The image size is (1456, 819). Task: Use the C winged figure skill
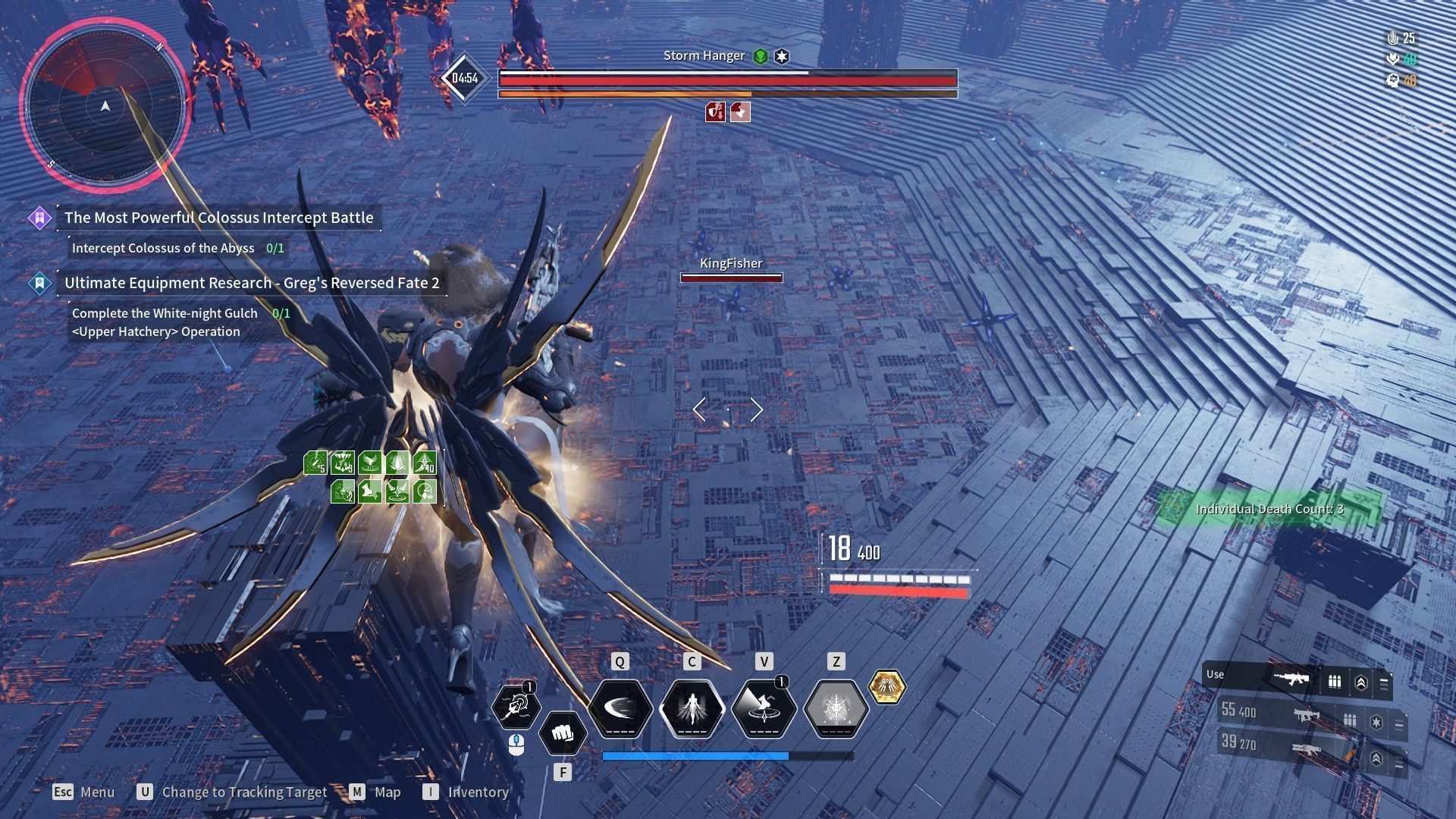(692, 709)
